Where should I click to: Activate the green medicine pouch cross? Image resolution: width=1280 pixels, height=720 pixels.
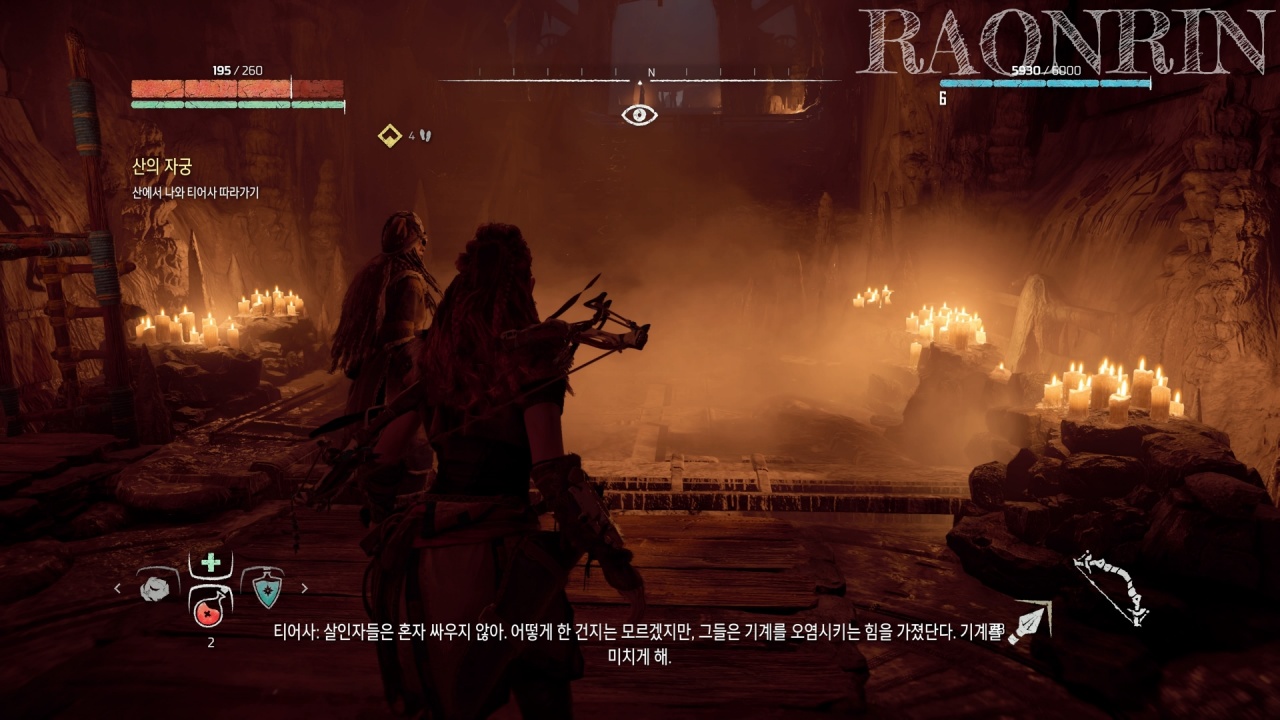point(211,563)
